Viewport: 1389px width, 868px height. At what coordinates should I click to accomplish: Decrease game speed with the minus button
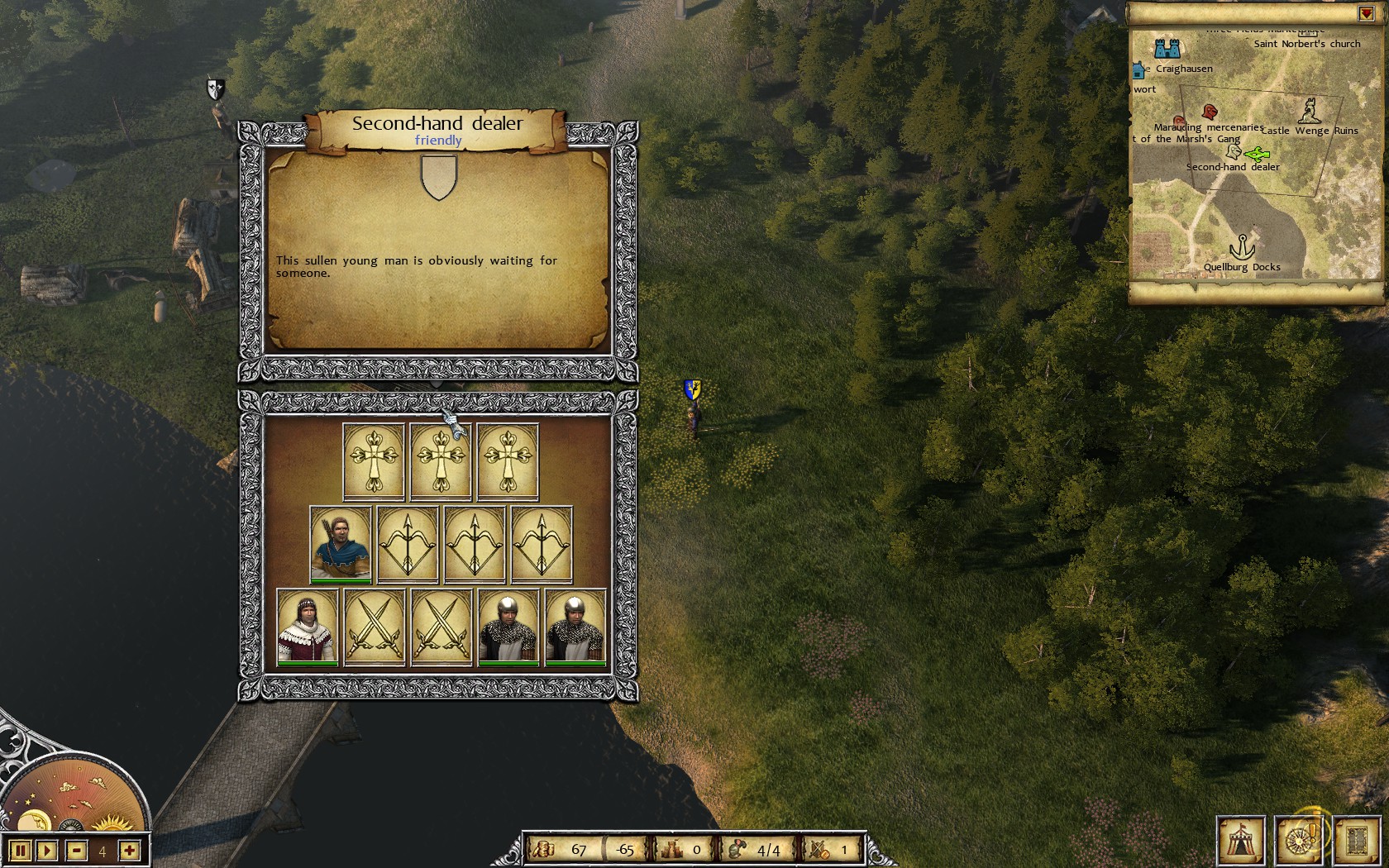click(76, 851)
